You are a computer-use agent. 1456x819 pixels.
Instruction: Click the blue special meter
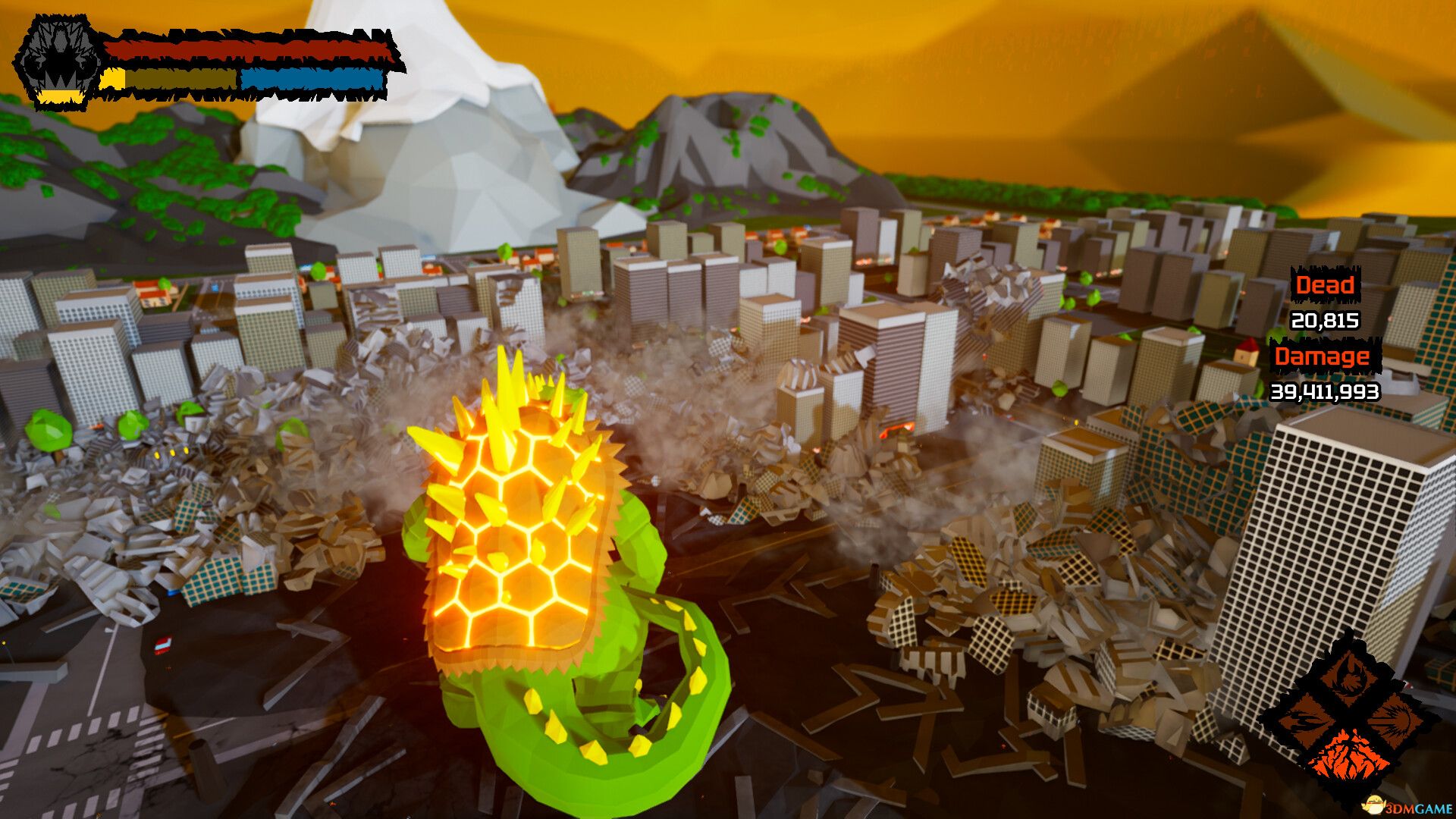(311, 79)
